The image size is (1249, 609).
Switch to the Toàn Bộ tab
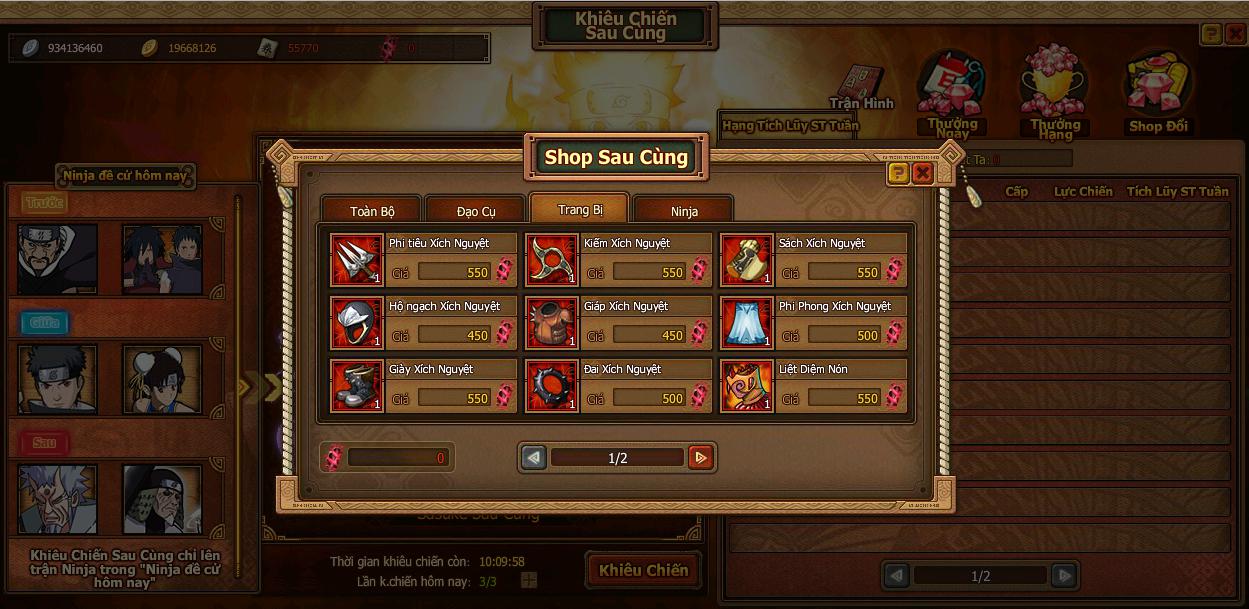pos(372,211)
